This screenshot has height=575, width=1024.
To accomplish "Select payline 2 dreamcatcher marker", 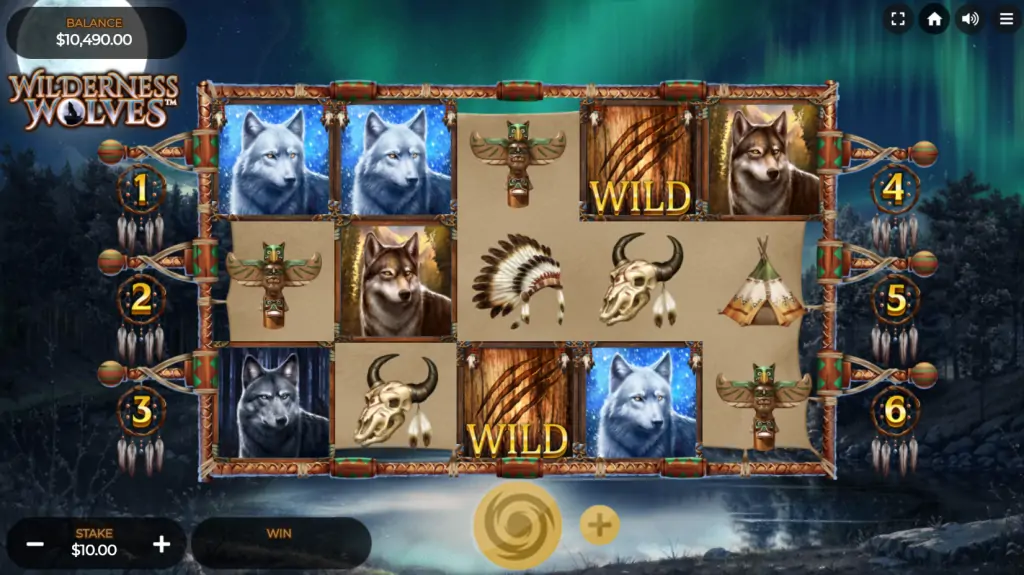I will 142,299.
